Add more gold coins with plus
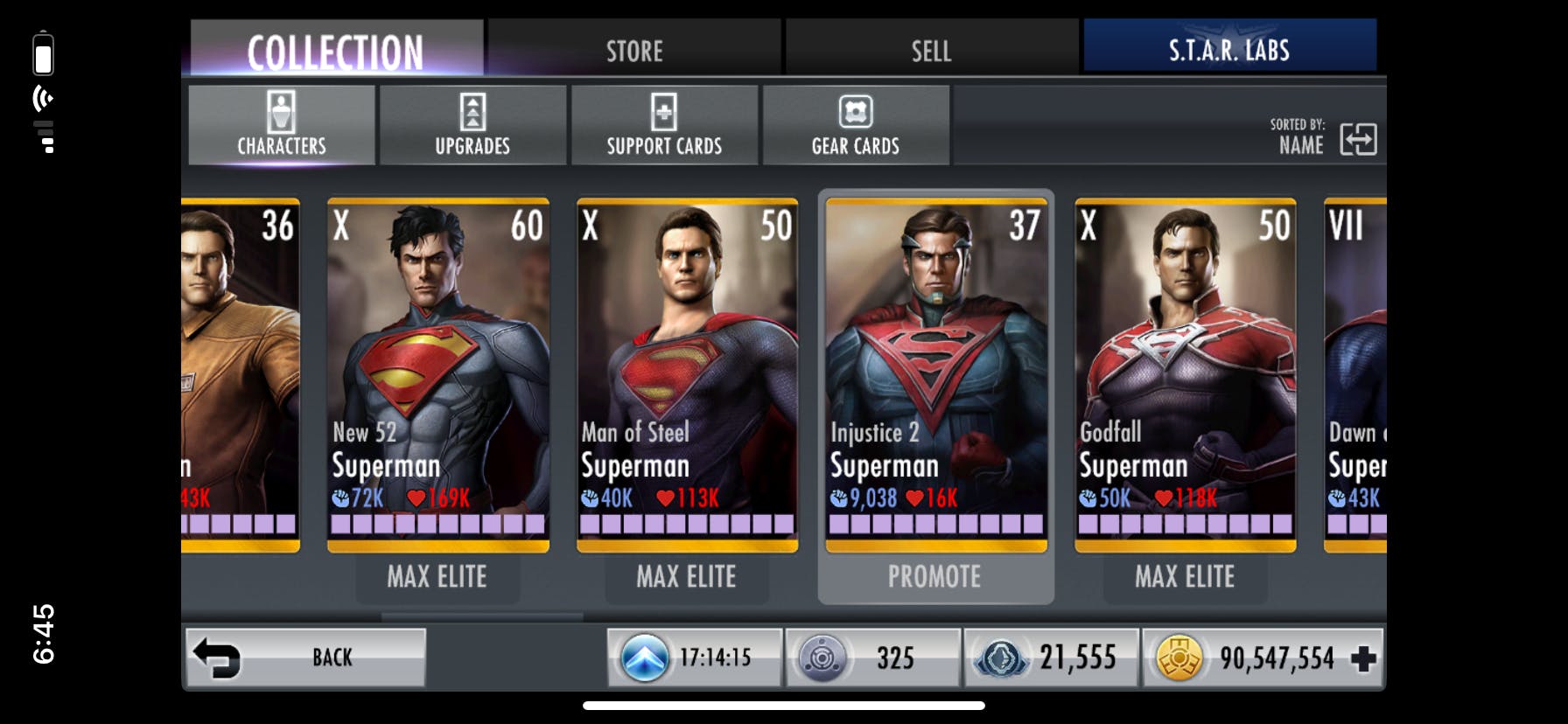 pos(1362,658)
